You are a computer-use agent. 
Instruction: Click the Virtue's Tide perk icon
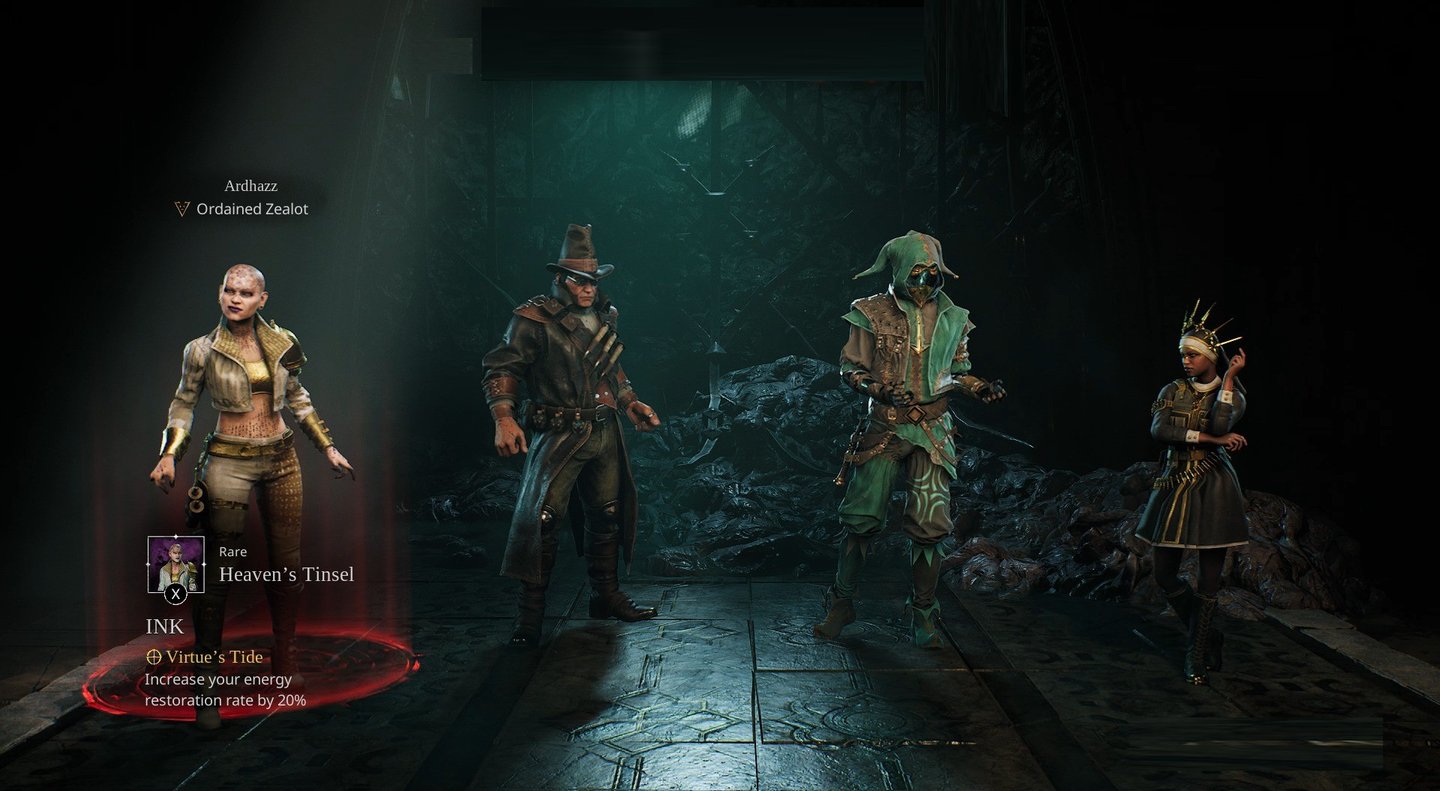(x=154, y=657)
